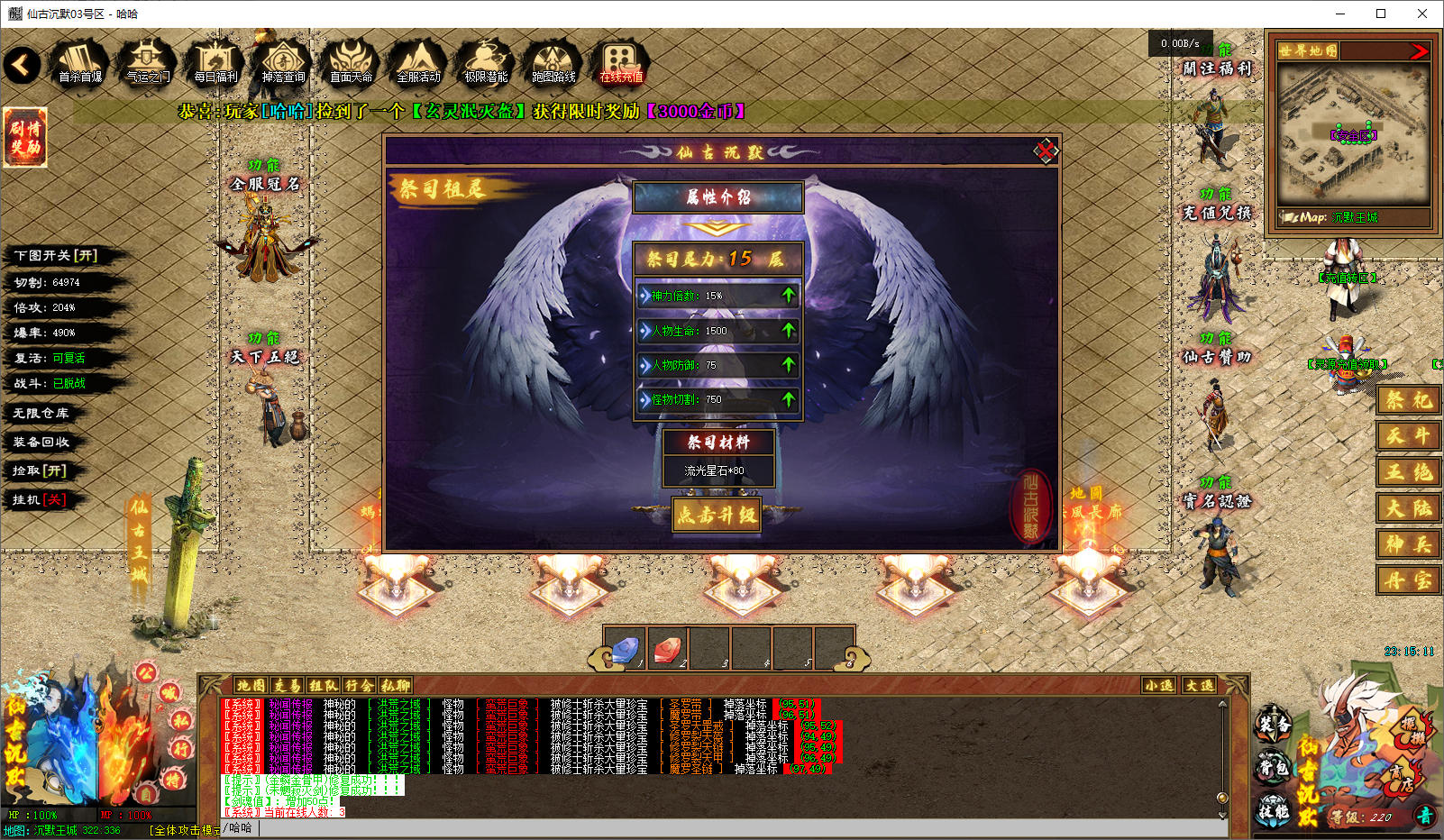Open the 祭祀 side menu button
This screenshot has height=840, width=1444.
tap(1408, 400)
